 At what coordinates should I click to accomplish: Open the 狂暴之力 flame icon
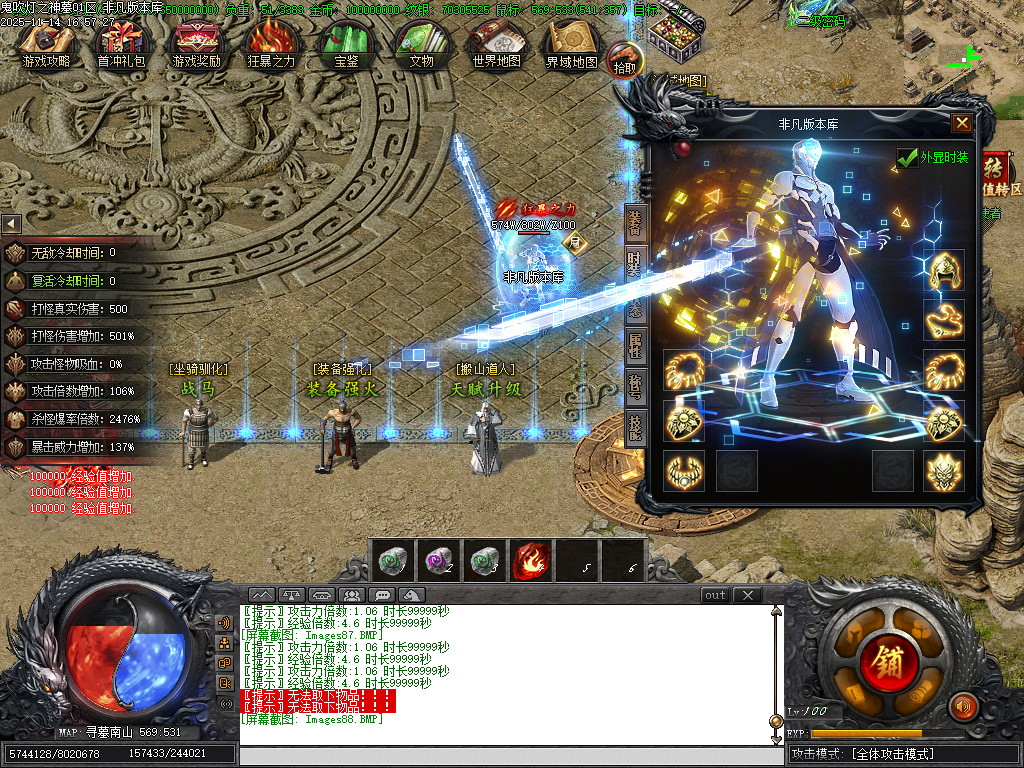(271, 45)
